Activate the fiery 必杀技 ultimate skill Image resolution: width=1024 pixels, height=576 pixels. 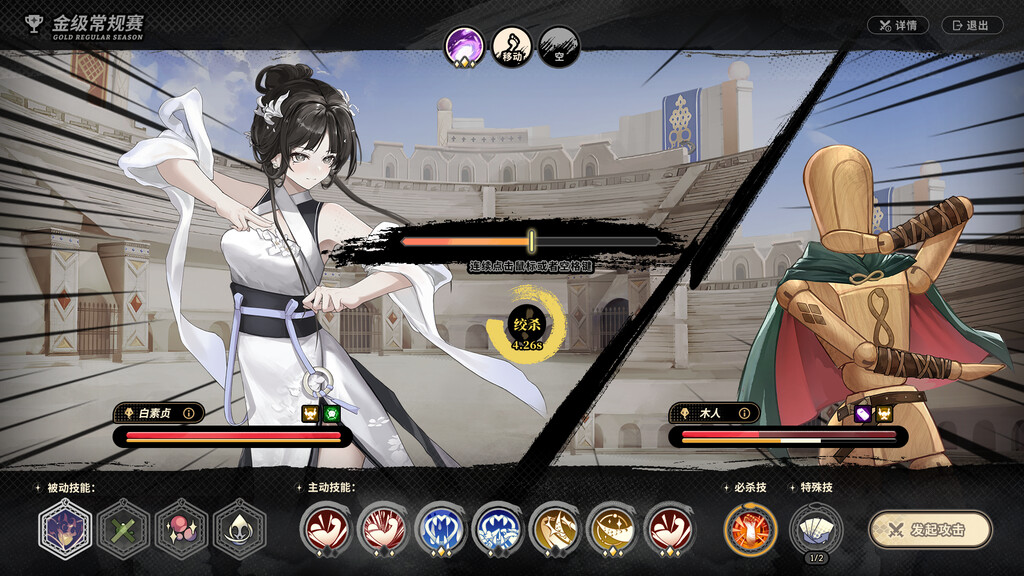tap(750, 529)
